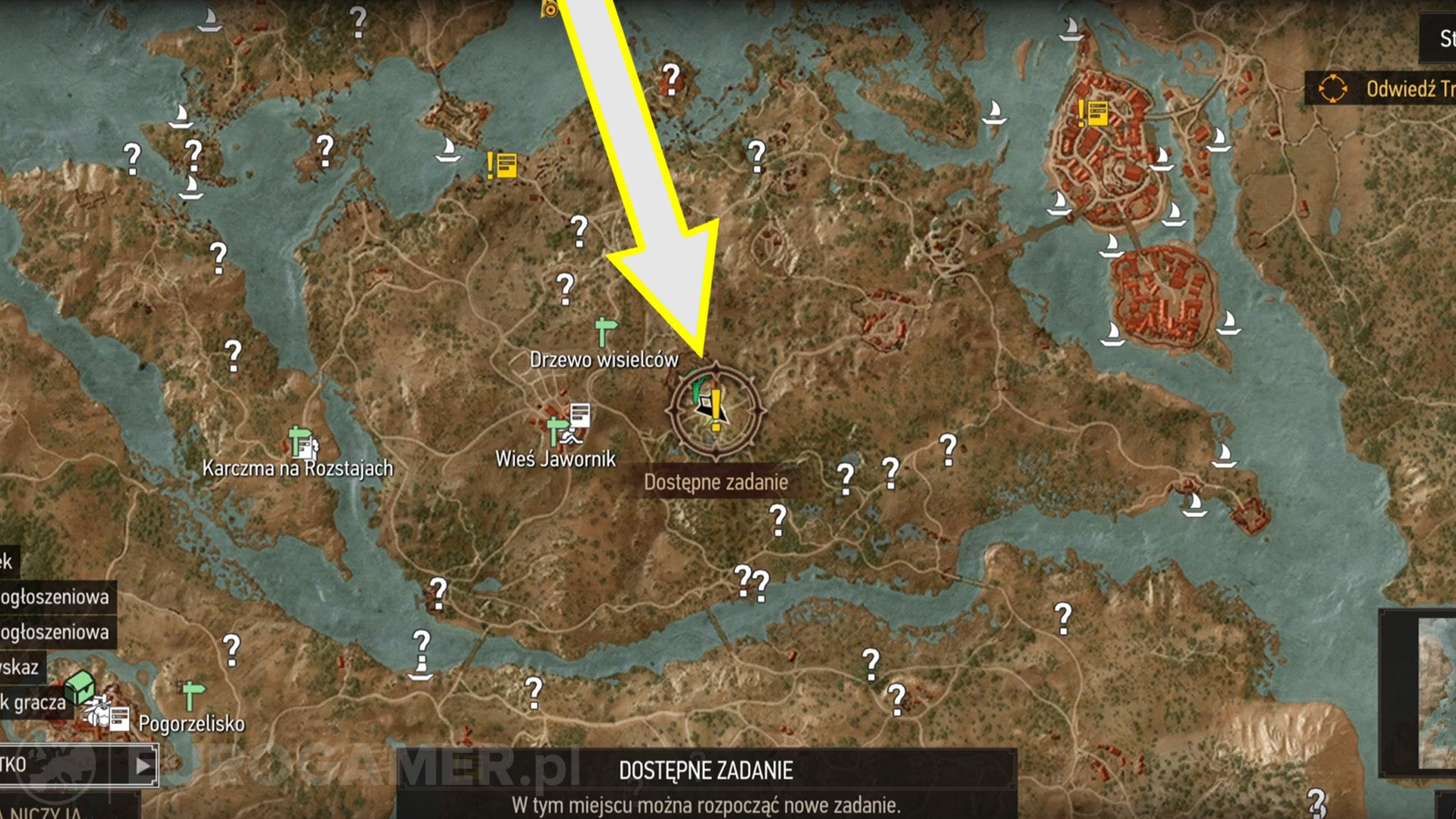Click the region name panel in the top right
This screenshot has width=1456, height=819.
1441,36
